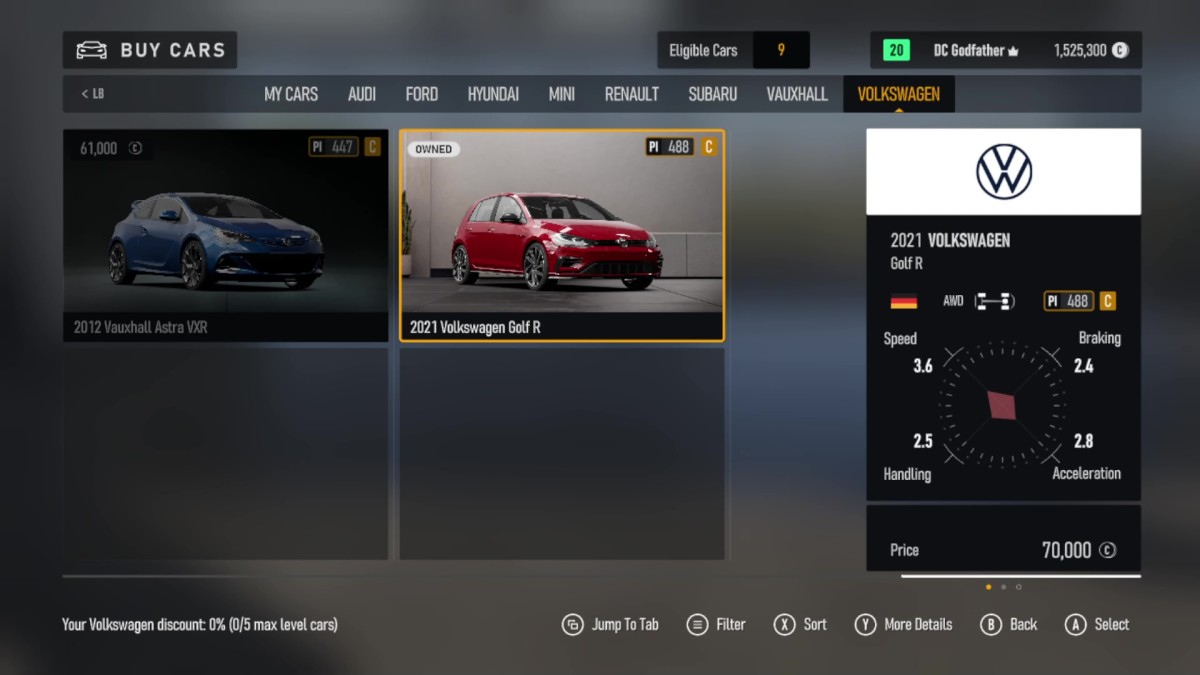
Task: Switch to the Vauxhall tab
Action: pyautogui.click(x=797, y=94)
